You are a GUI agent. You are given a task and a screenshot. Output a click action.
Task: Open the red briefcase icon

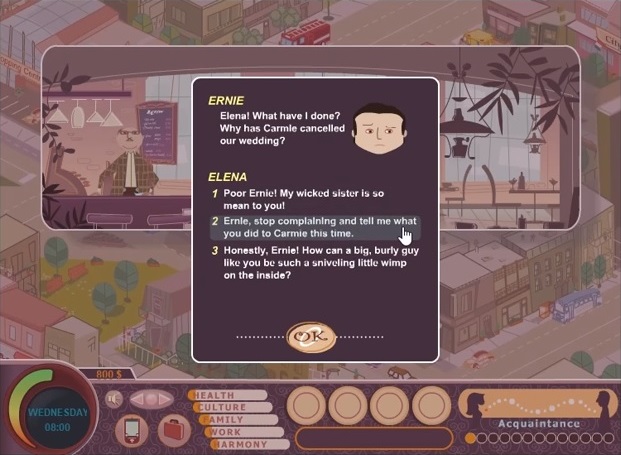(x=172, y=431)
